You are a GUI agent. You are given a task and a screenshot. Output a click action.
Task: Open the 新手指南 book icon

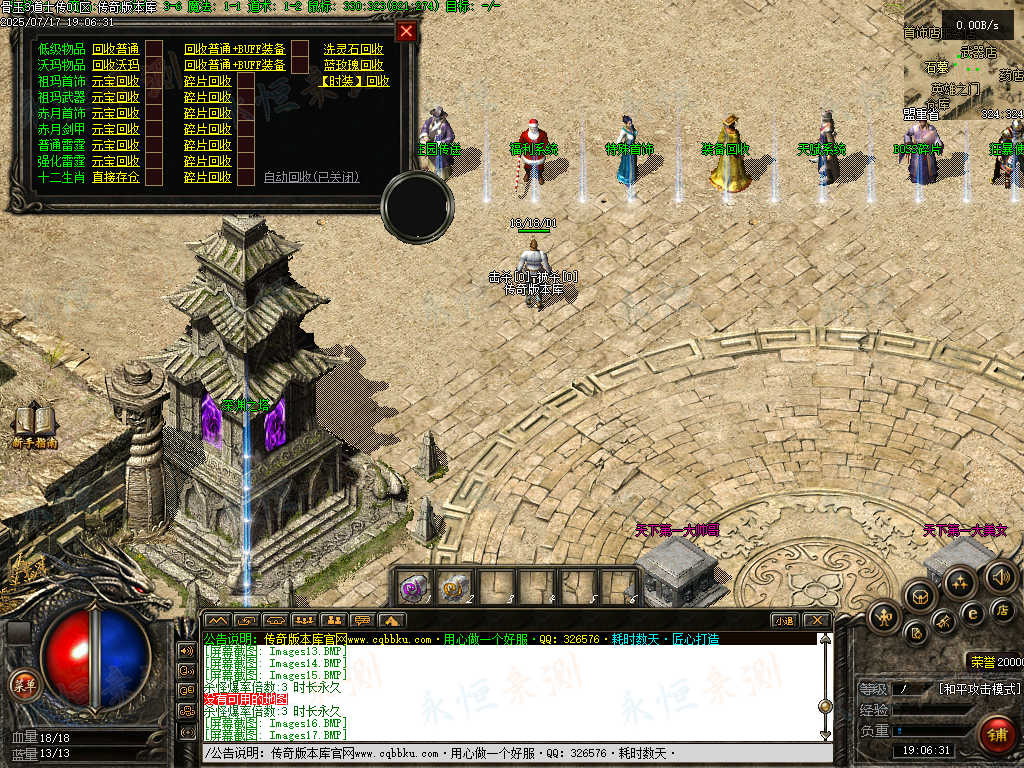click(35, 424)
